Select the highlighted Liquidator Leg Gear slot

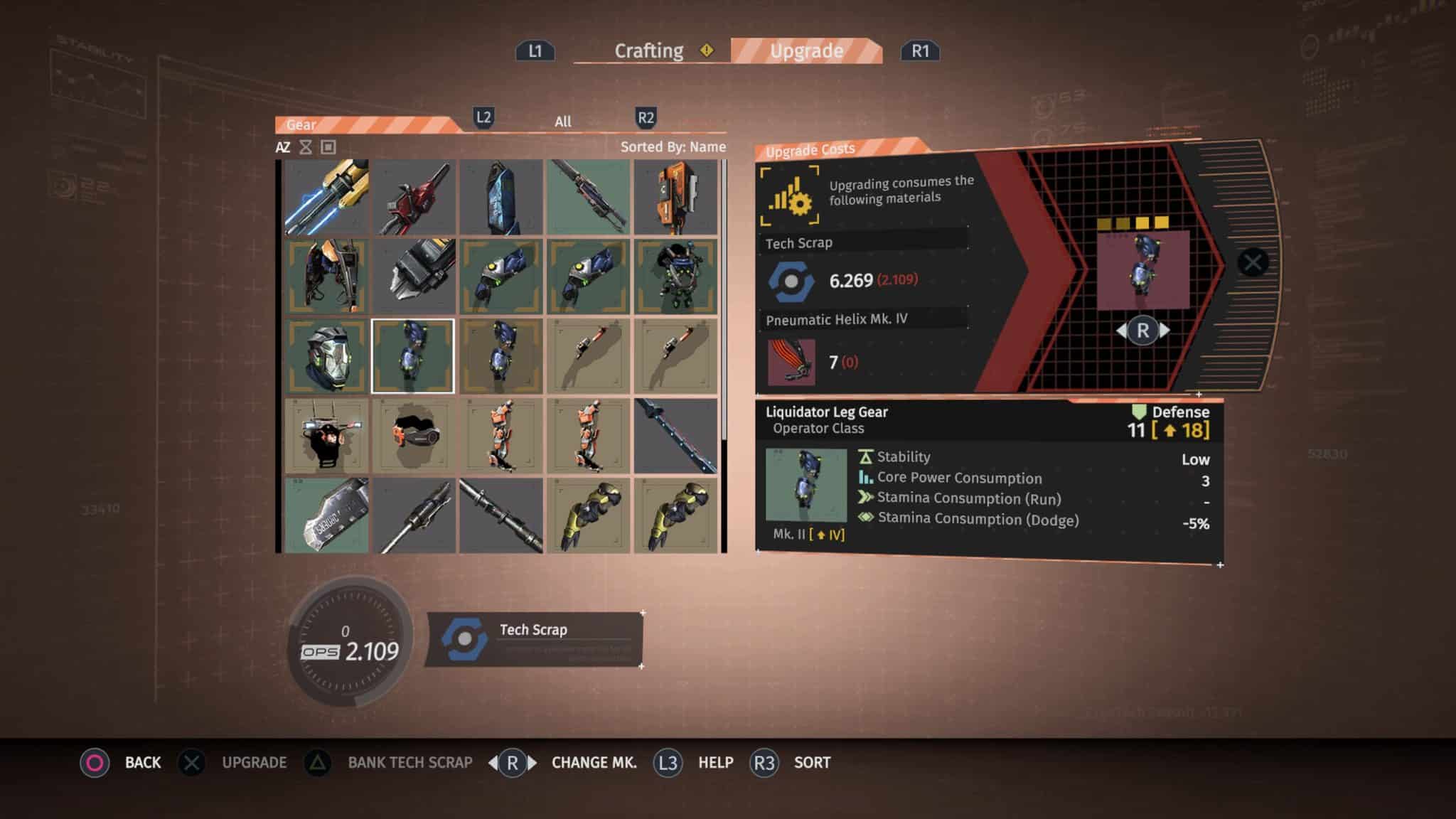pos(412,356)
